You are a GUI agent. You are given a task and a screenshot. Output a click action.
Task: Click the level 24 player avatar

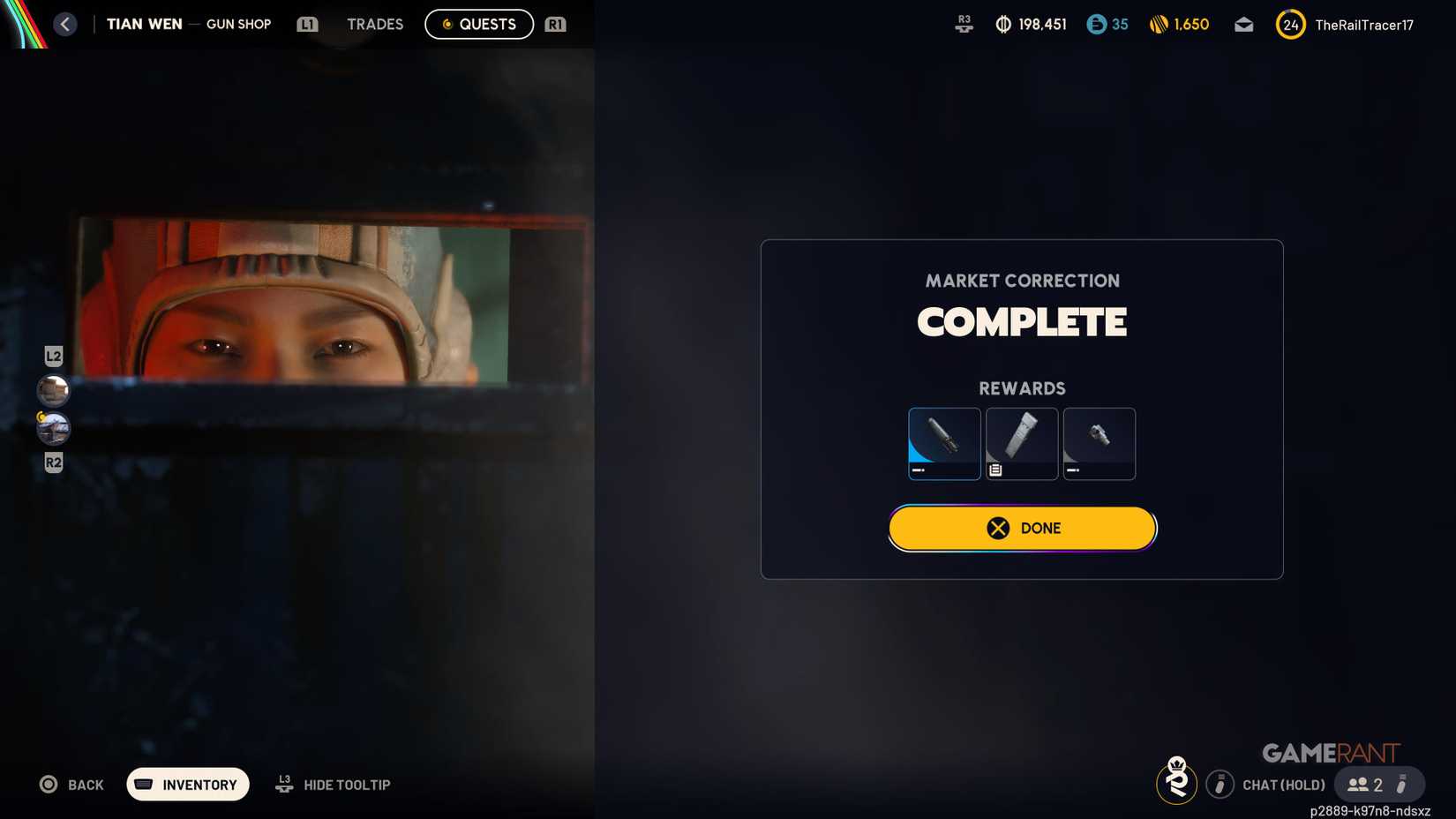pos(1290,24)
